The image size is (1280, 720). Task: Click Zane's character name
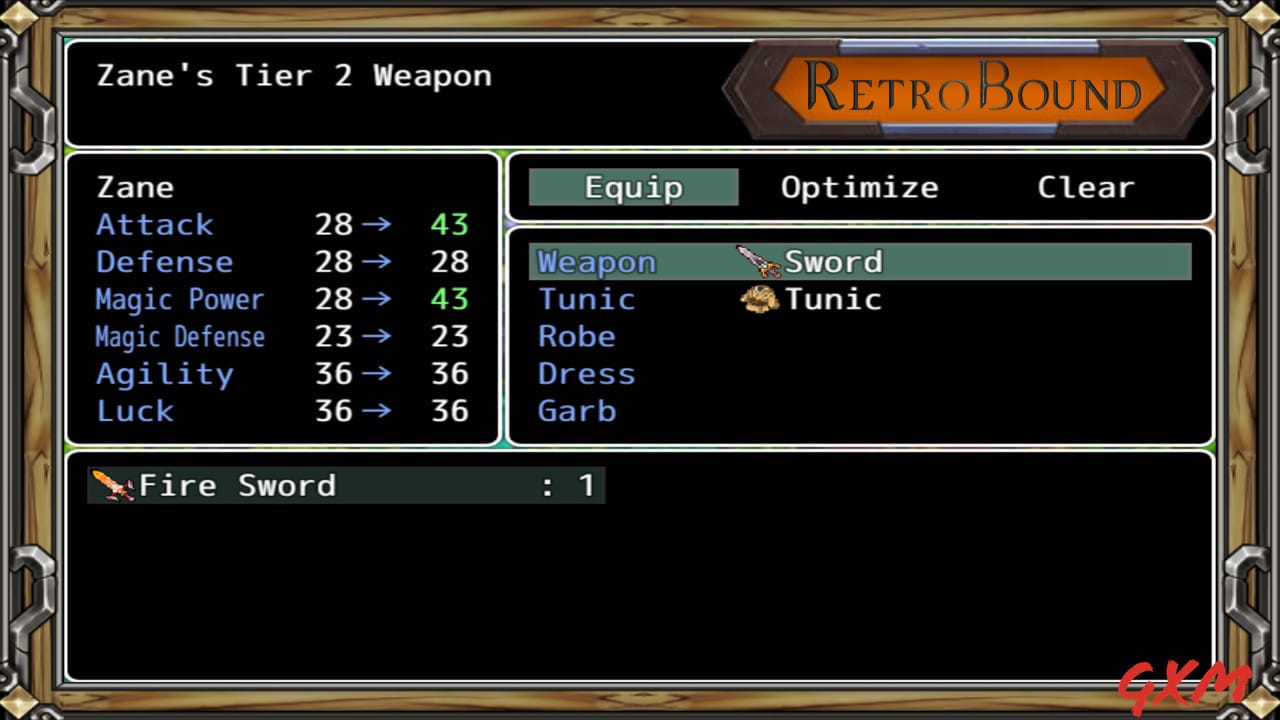136,187
